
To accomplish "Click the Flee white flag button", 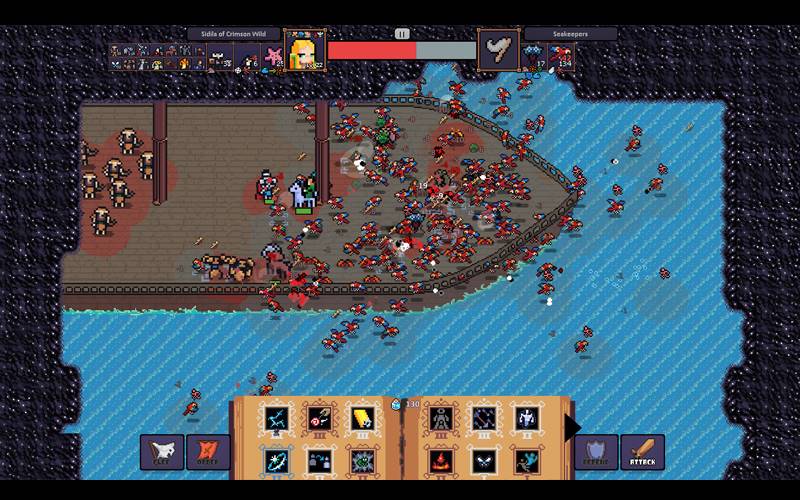I will pyautogui.click(x=161, y=453).
